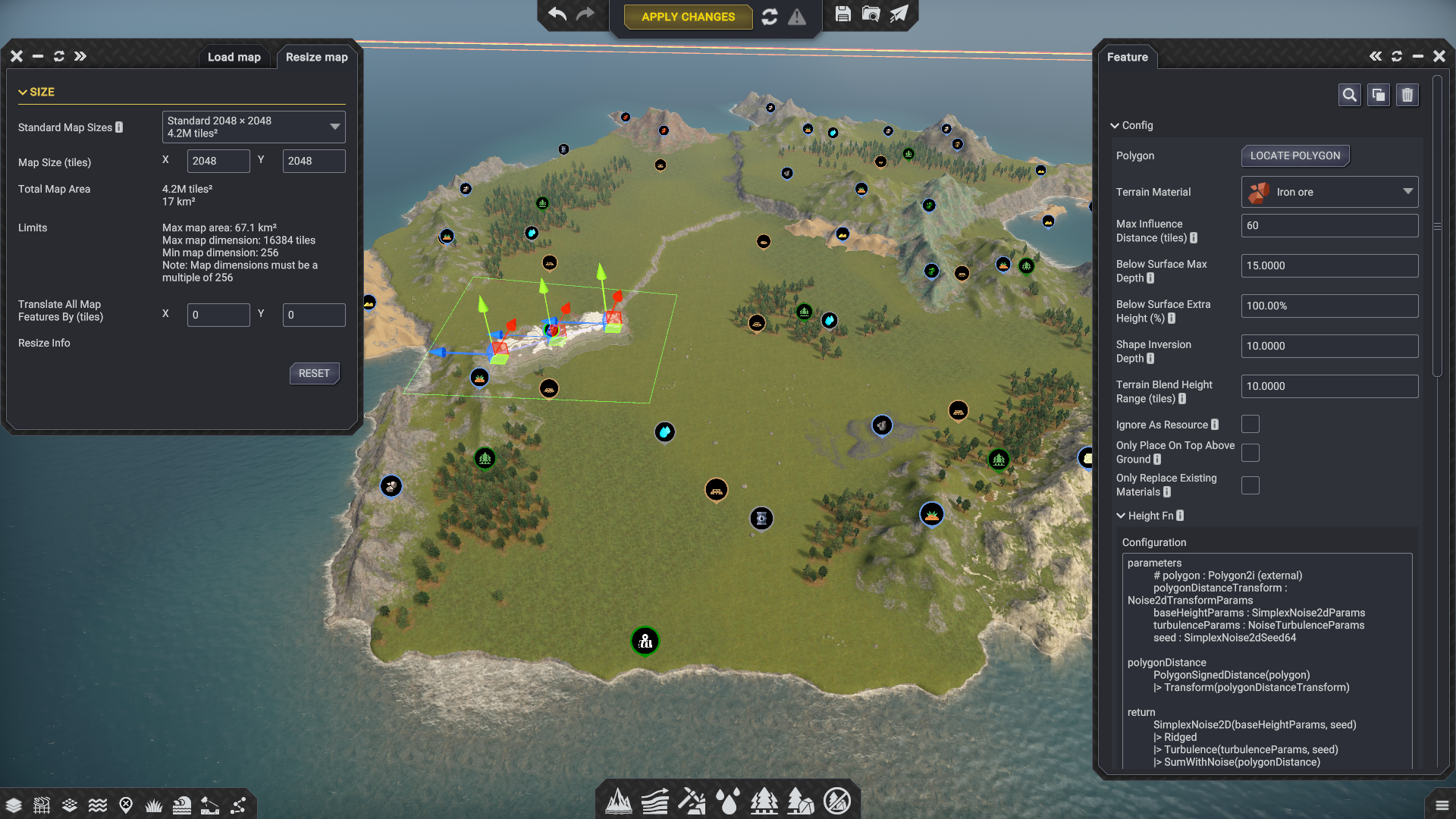Click the Apply Changes button
Image resolution: width=1456 pixels, height=819 pixels.
(x=688, y=17)
